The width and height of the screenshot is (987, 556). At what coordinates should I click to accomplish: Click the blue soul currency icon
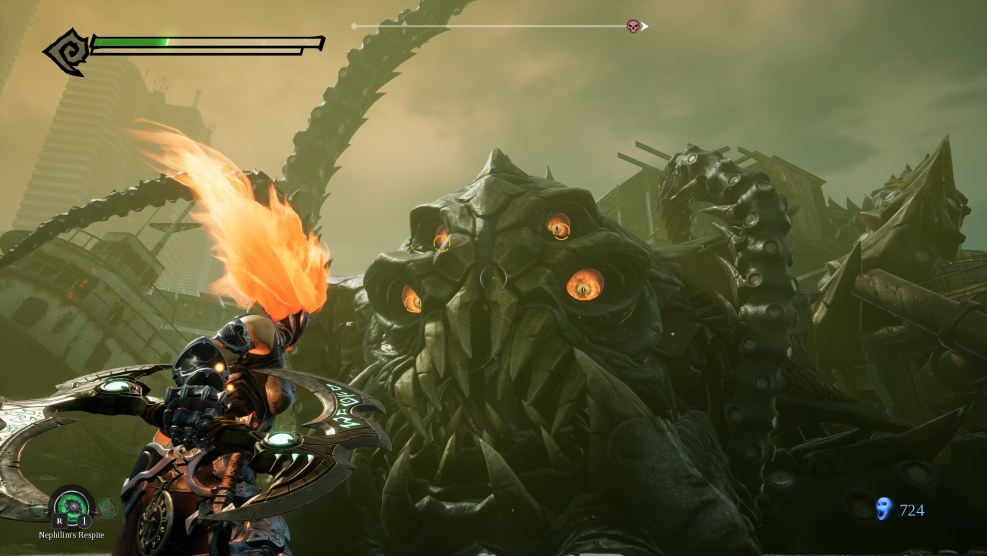click(883, 510)
